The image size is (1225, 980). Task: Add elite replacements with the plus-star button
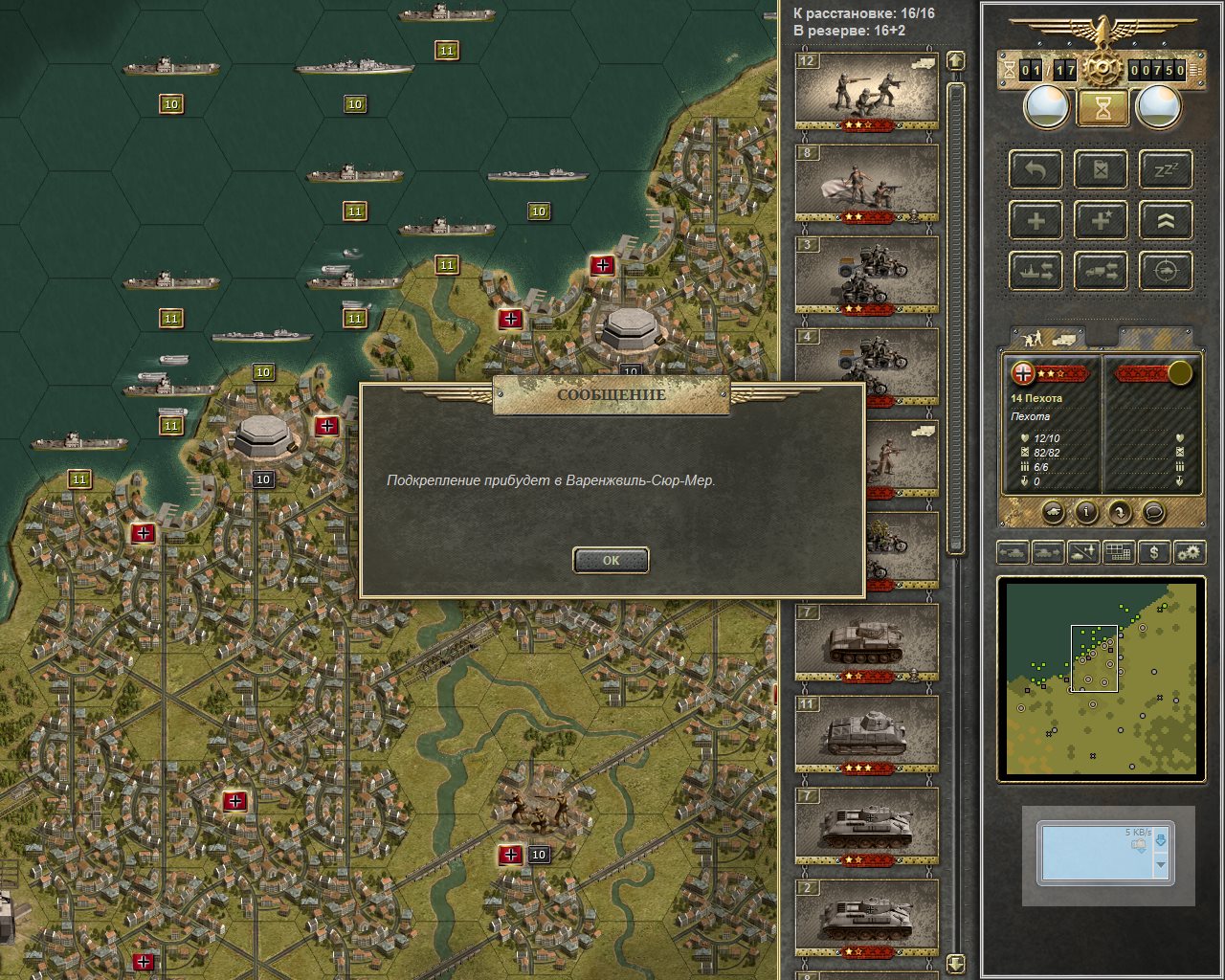(1101, 221)
